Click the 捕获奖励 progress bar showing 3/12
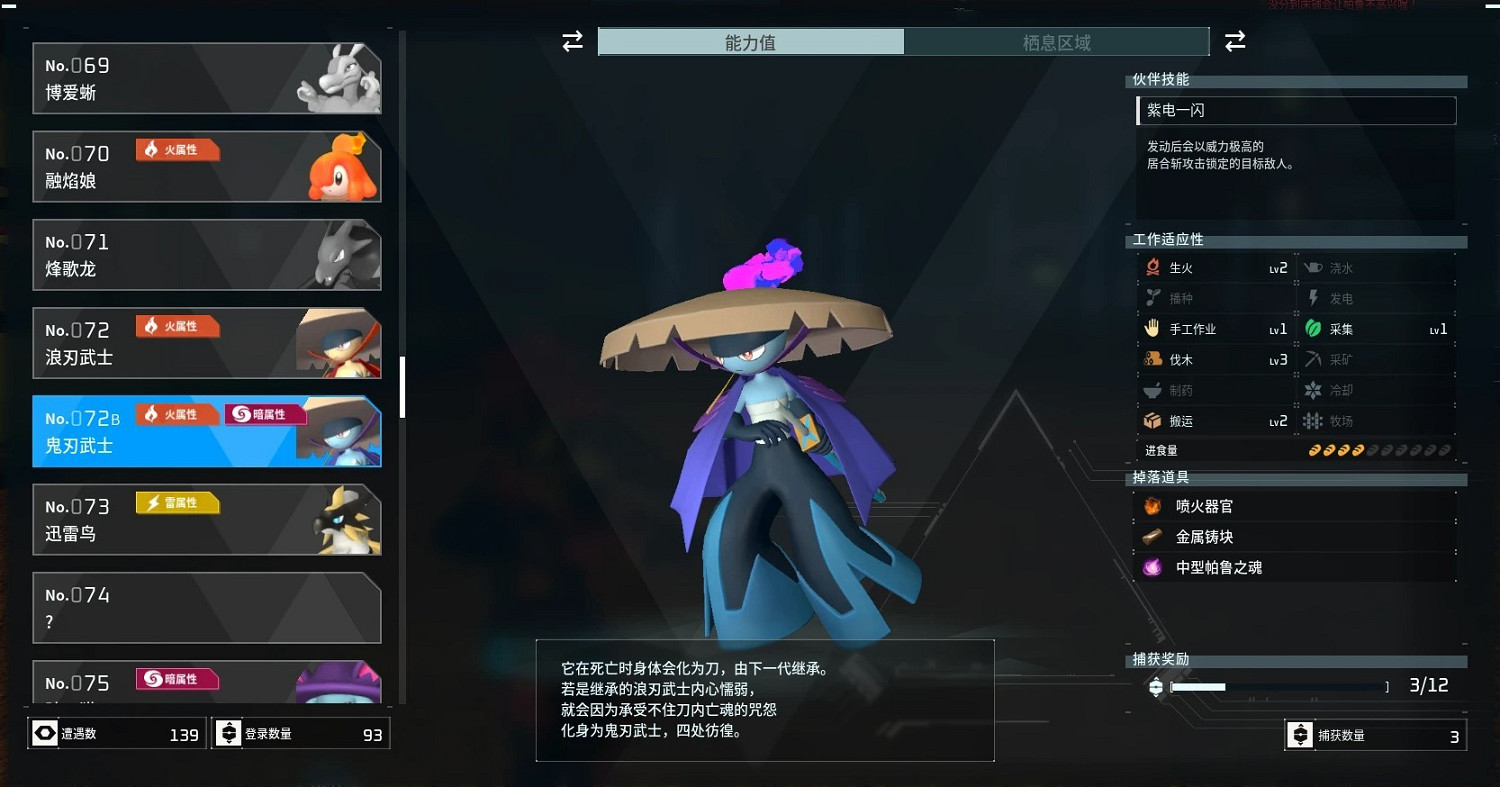Image resolution: width=1500 pixels, height=787 pixels. 1280,686
